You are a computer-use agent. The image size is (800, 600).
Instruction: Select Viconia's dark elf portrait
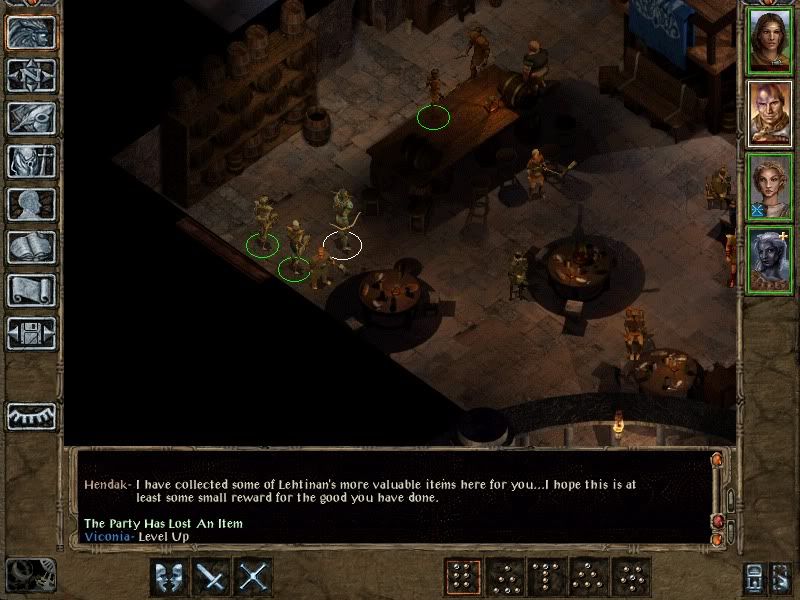tap(770, 260)
